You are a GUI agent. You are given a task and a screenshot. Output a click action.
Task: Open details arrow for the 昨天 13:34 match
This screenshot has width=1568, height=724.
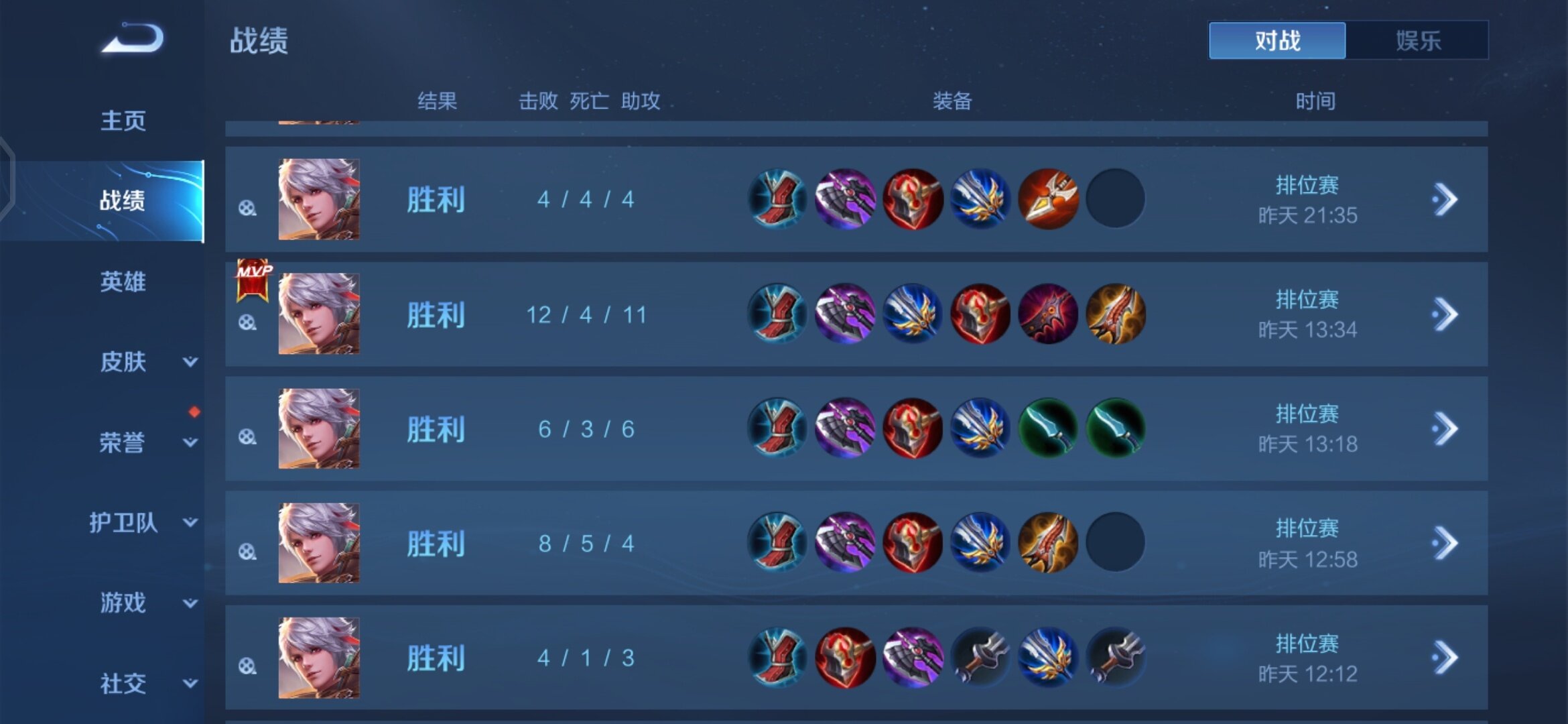(x=1445, y=314)
